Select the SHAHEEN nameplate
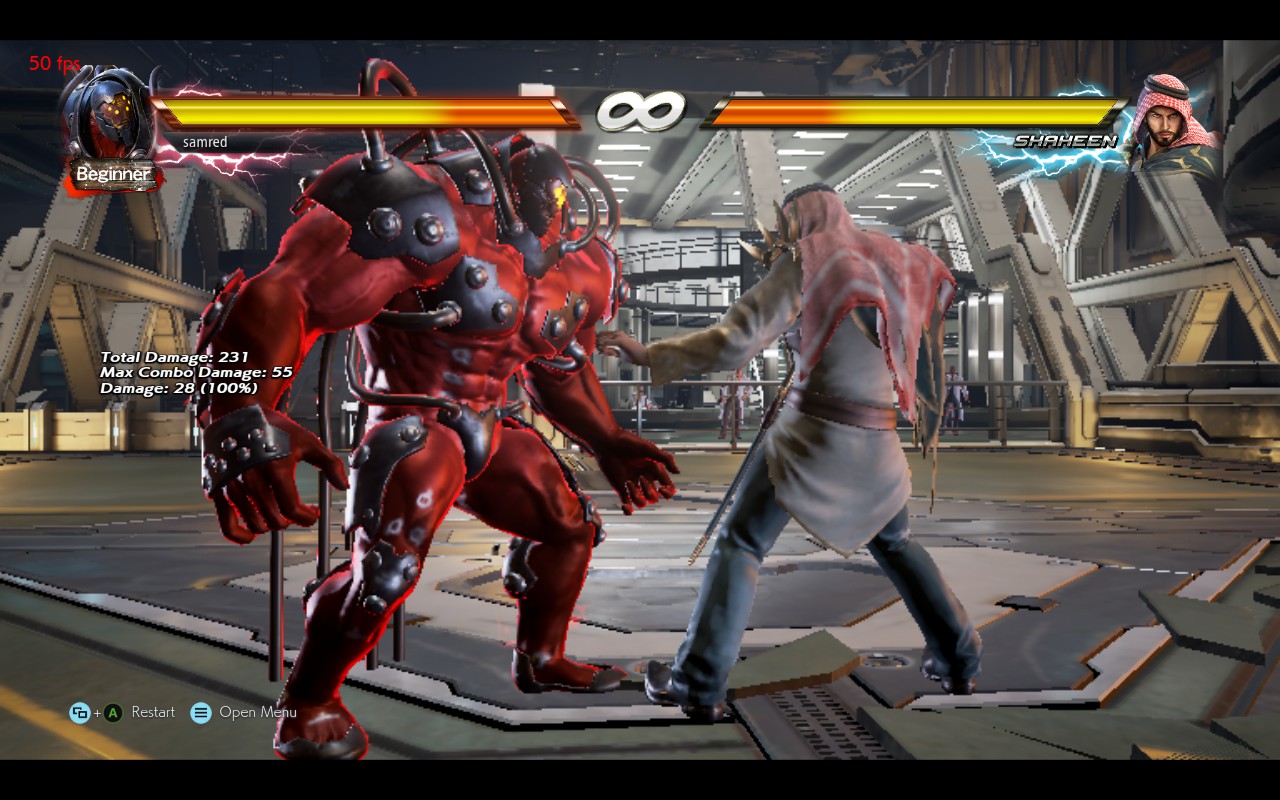Viewport: 1280px width, 800px height. 1065,141
